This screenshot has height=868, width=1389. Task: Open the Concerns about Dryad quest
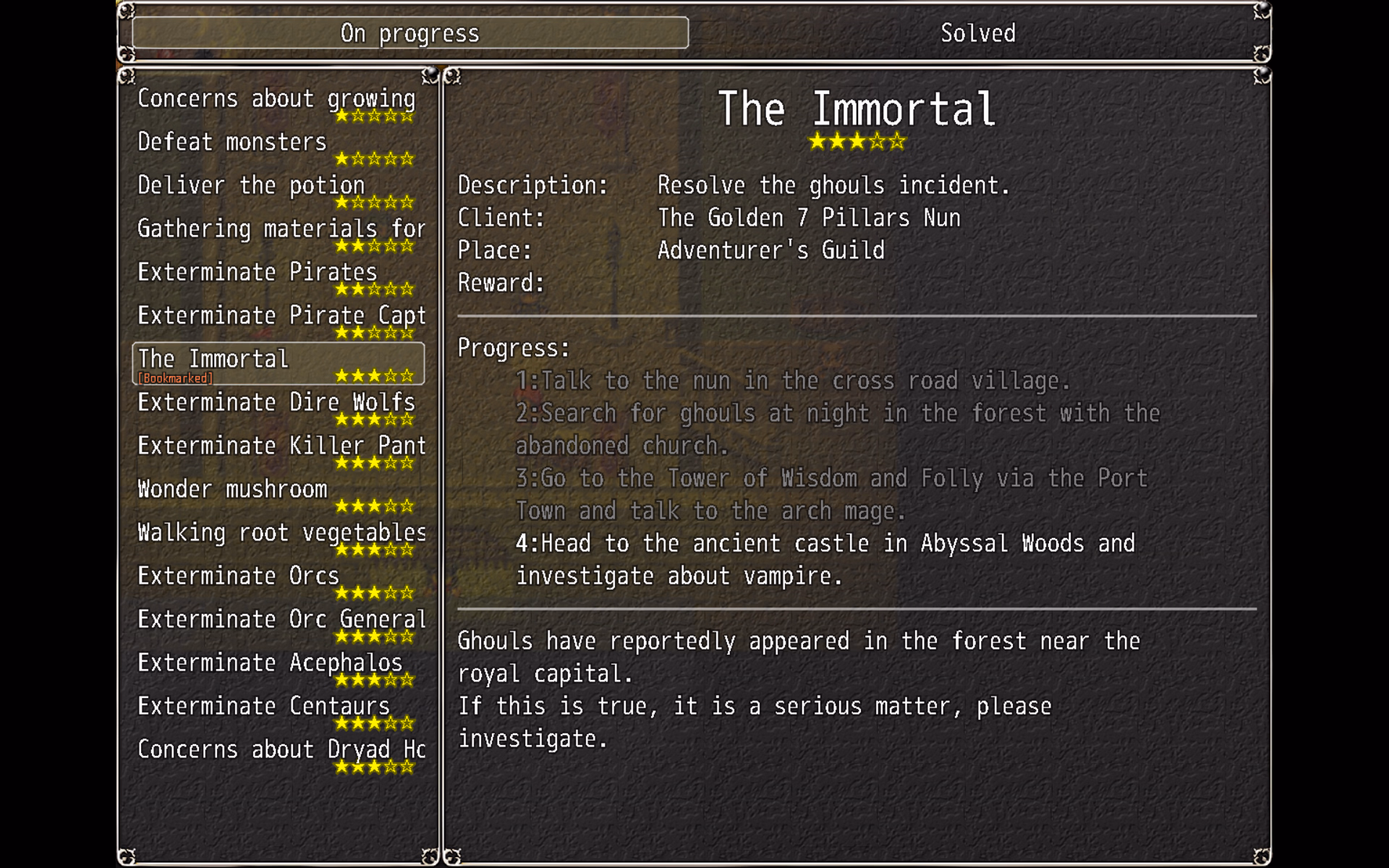point(277,754)
